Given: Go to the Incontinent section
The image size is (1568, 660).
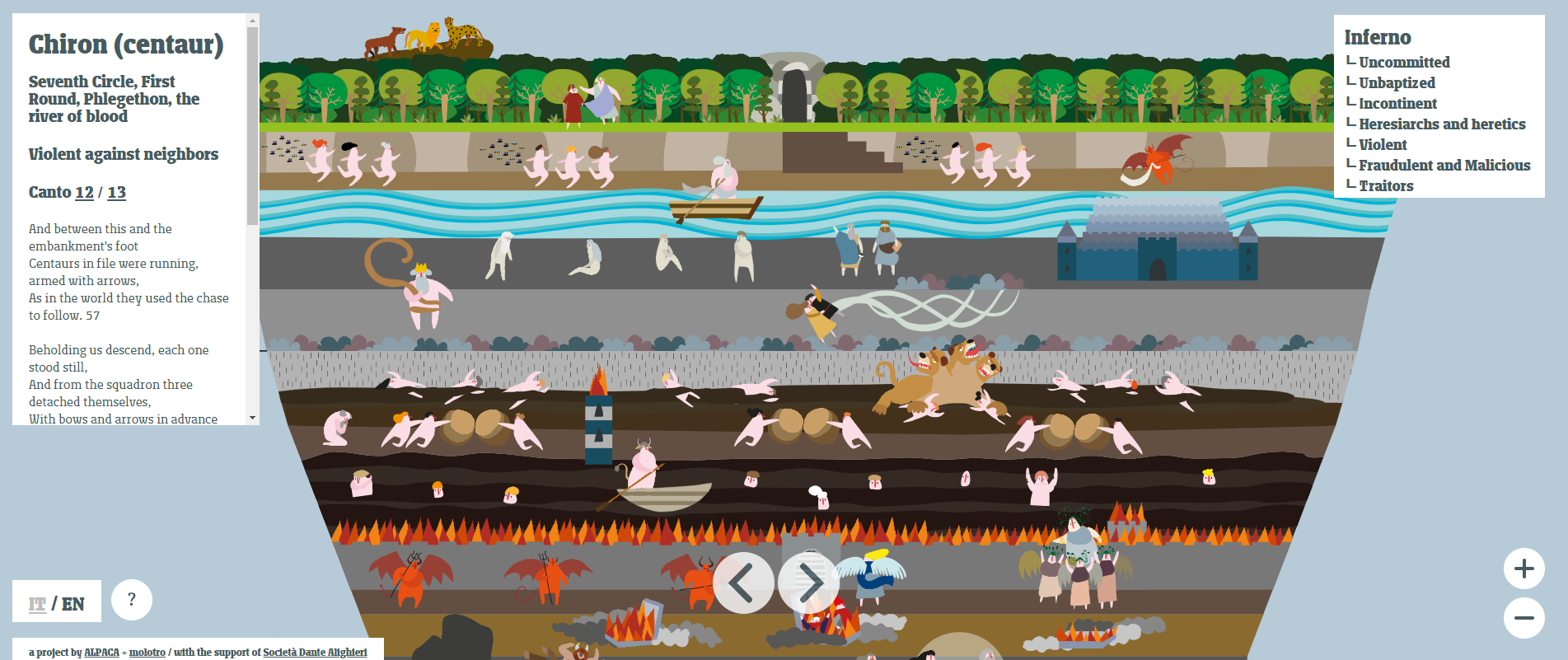Looking at the screenshot, I should tap(1397, 103).
